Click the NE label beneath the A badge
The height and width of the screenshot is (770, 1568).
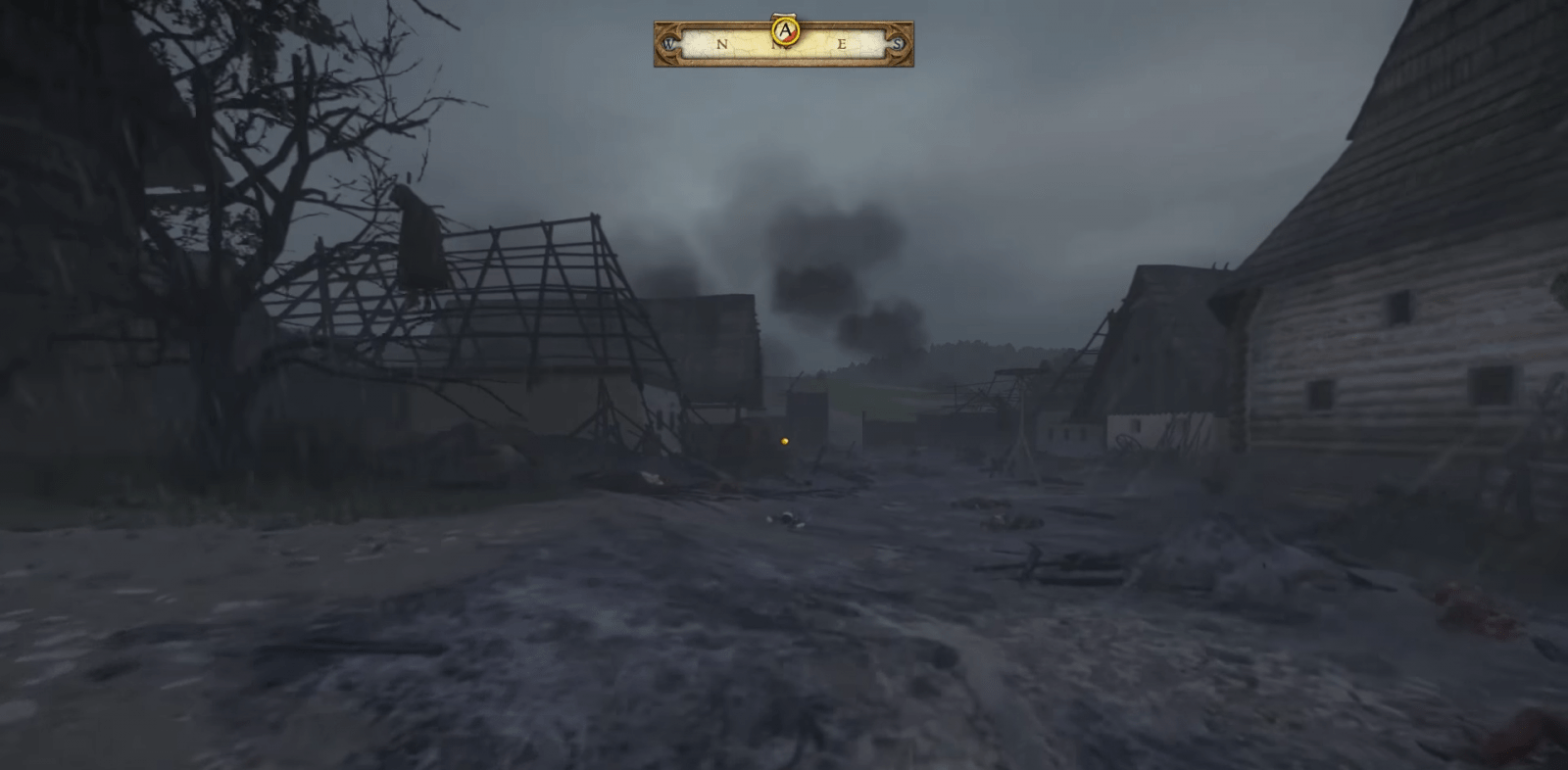(x=780, y=45)
